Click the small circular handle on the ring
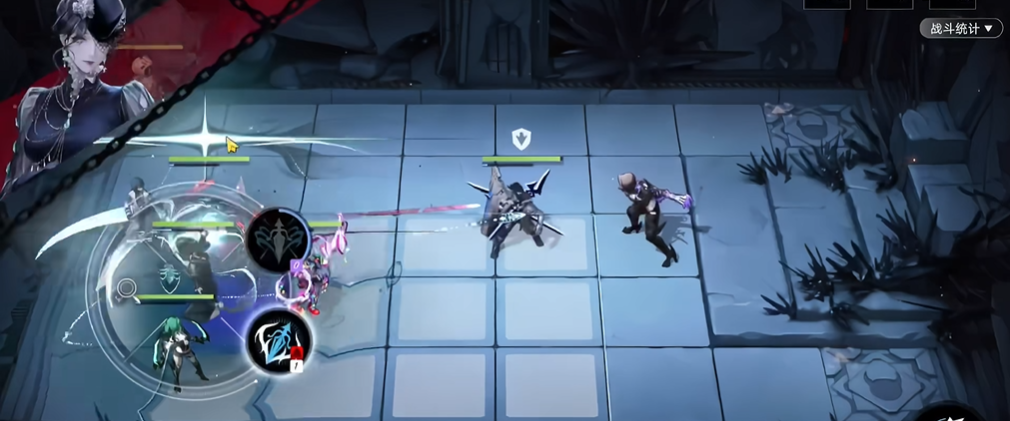This screenshot has width=1010, height=421. click(127, 290)
